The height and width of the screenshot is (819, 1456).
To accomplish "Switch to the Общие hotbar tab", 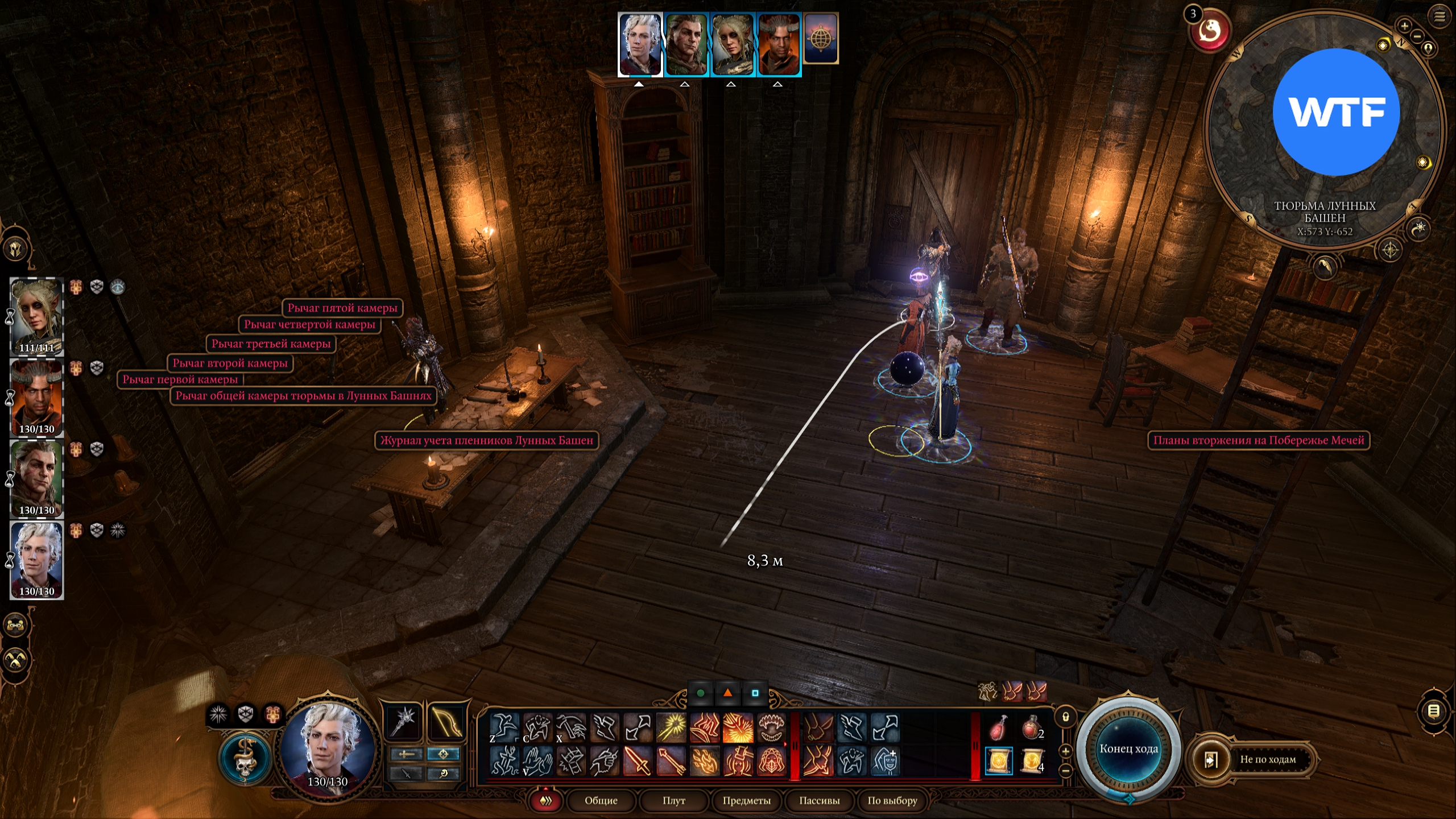I will click(601, 801).
